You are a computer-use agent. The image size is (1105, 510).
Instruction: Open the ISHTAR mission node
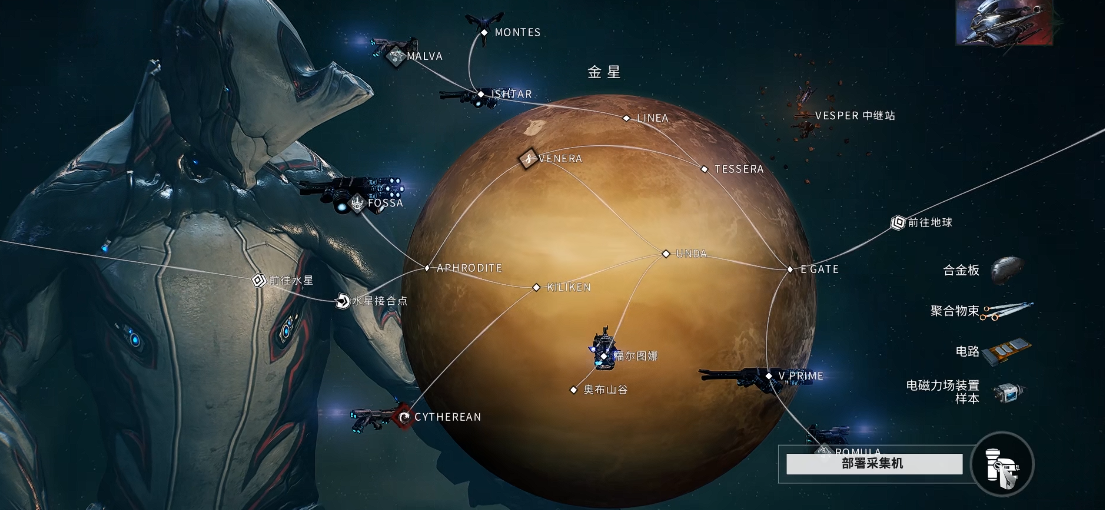[x=481, y=94]
